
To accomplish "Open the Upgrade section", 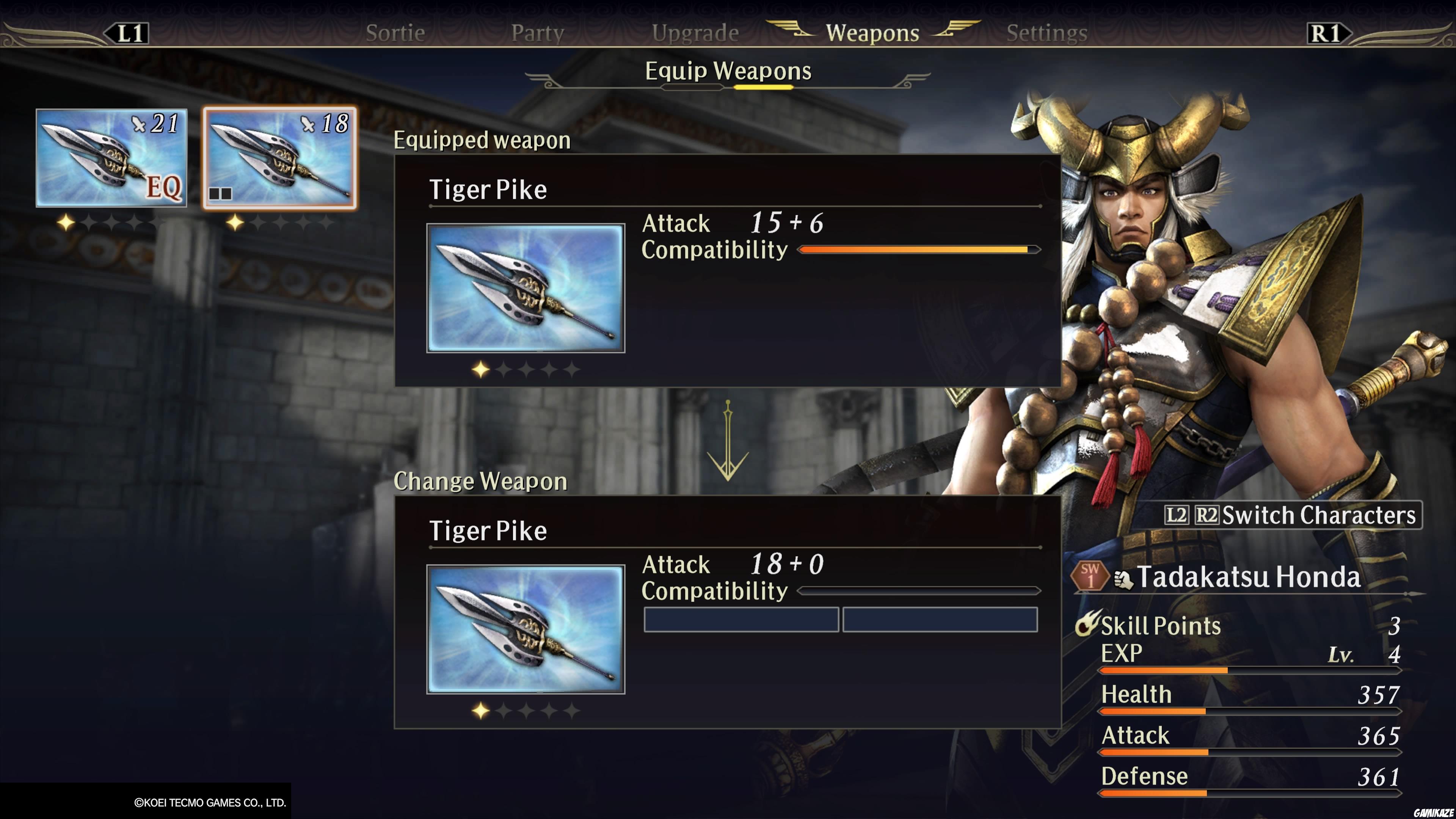I will (696, 32).
